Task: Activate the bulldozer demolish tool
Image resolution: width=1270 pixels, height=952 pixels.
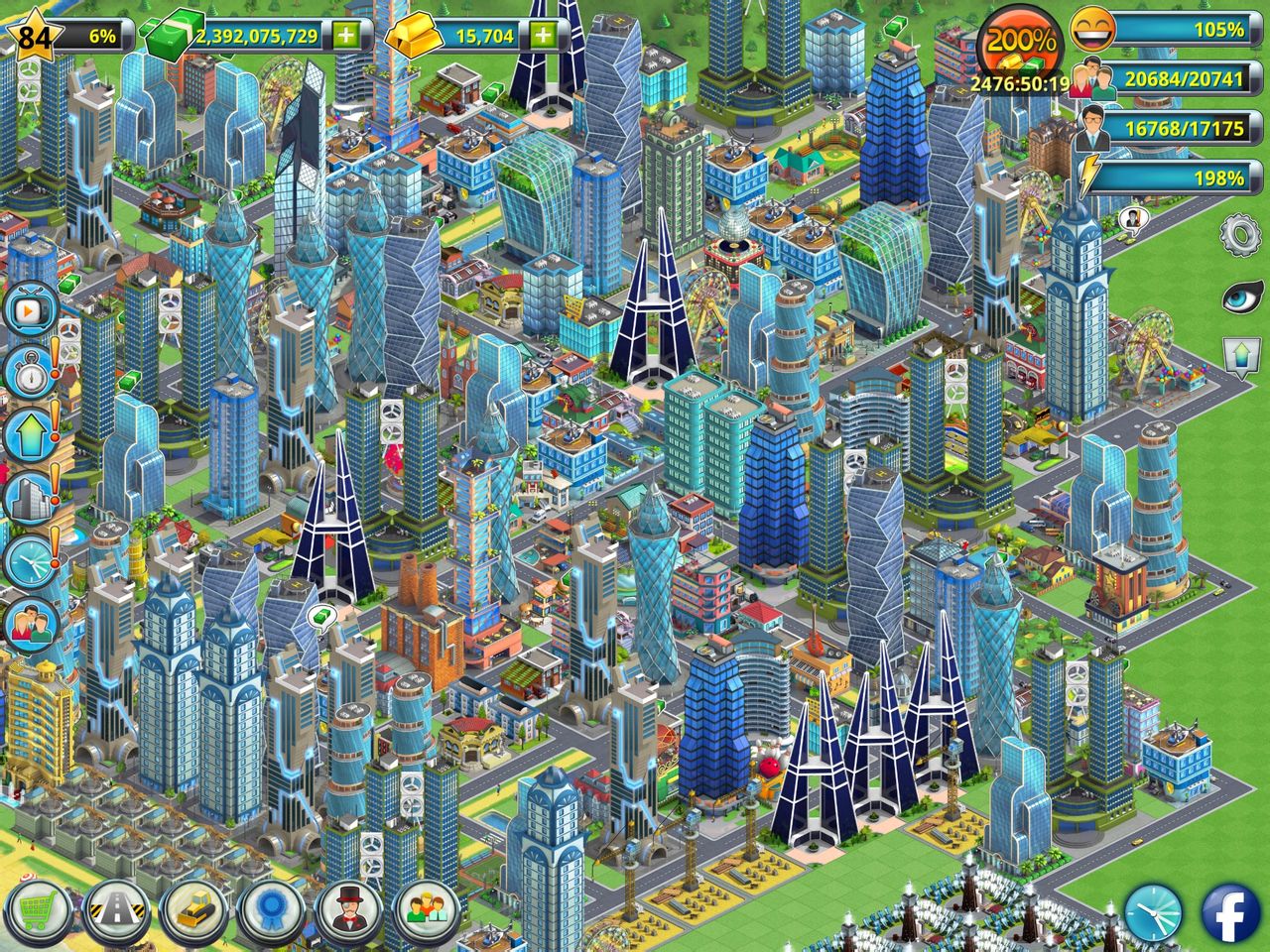Action: pos(195,909)
